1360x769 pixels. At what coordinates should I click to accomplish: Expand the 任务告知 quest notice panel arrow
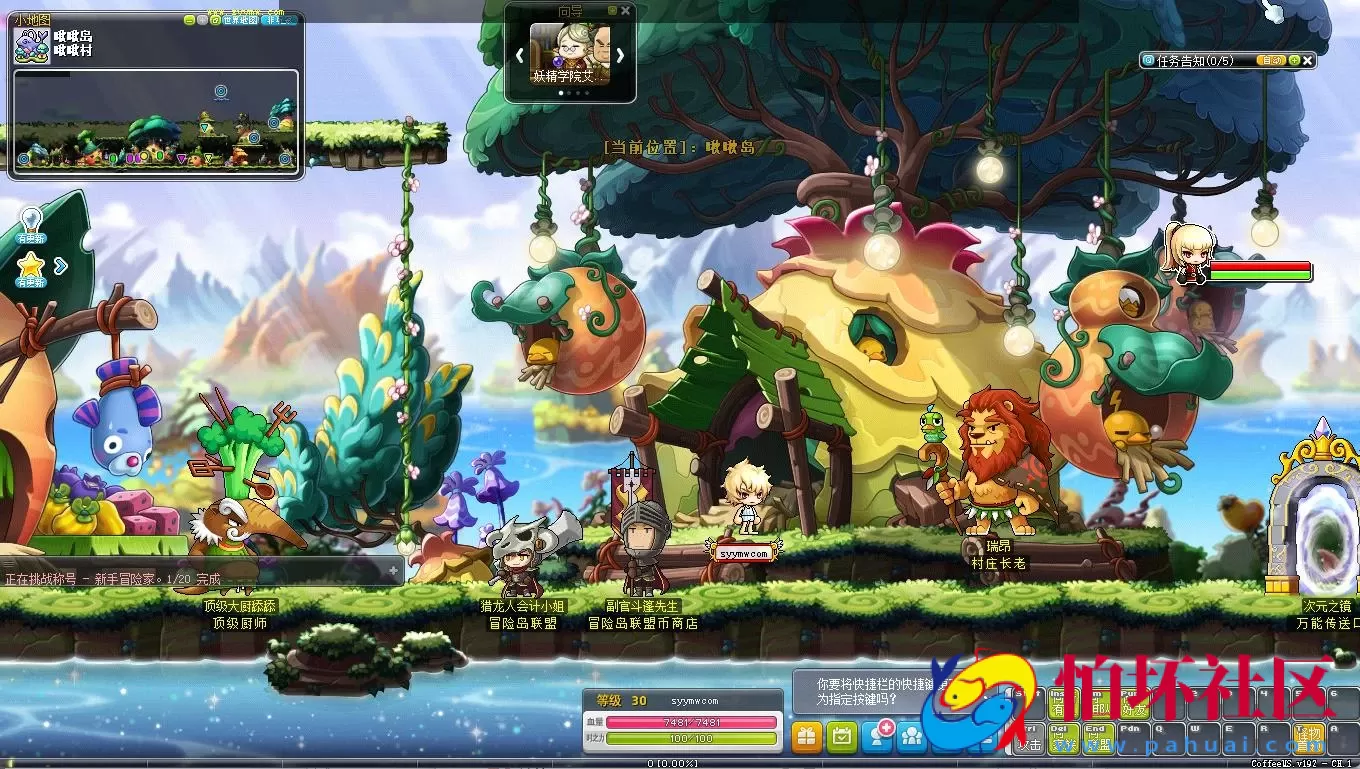(x=1294, y=60)
